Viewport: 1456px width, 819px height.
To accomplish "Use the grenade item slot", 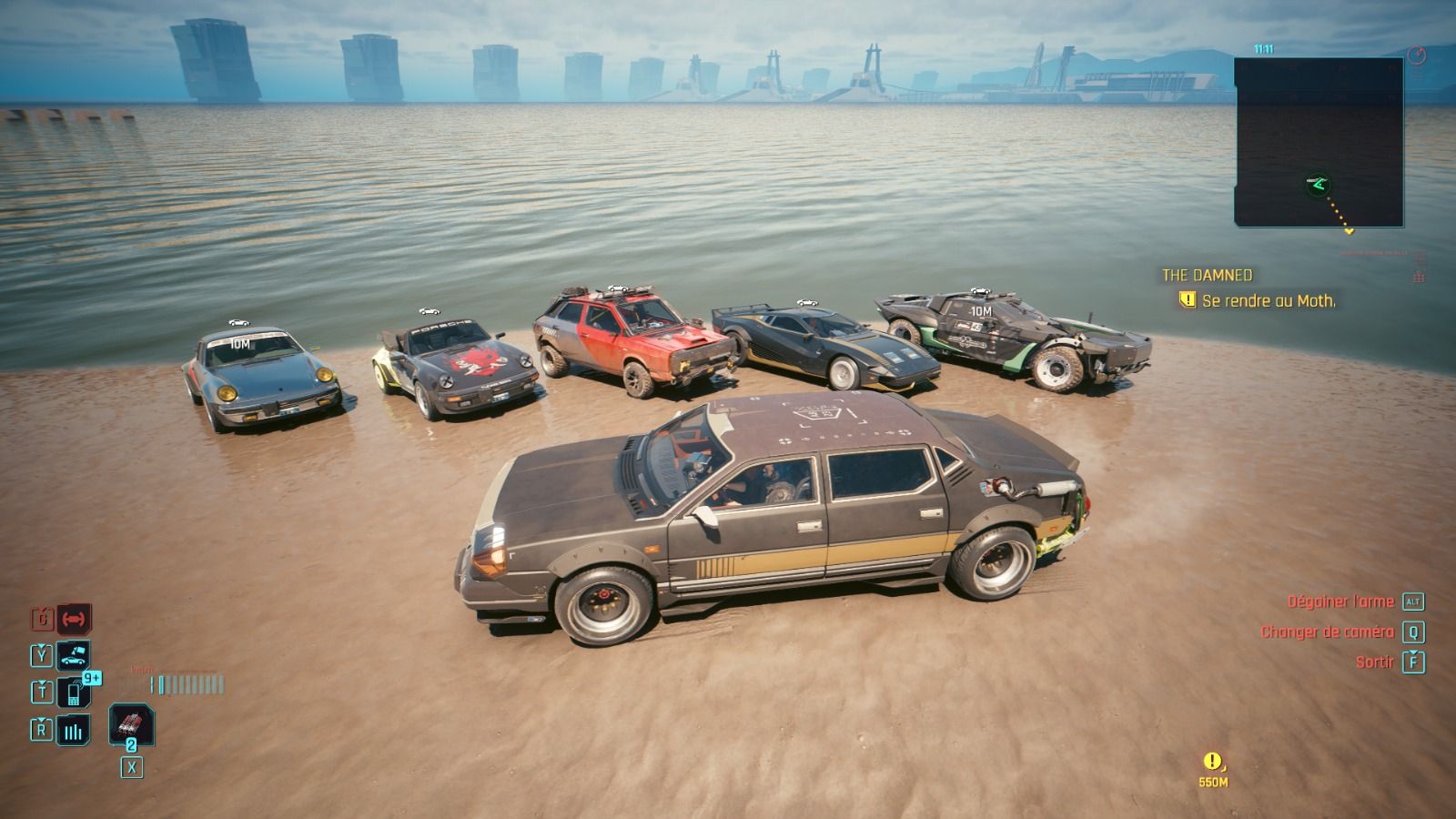I will click(x=131, y=725).
